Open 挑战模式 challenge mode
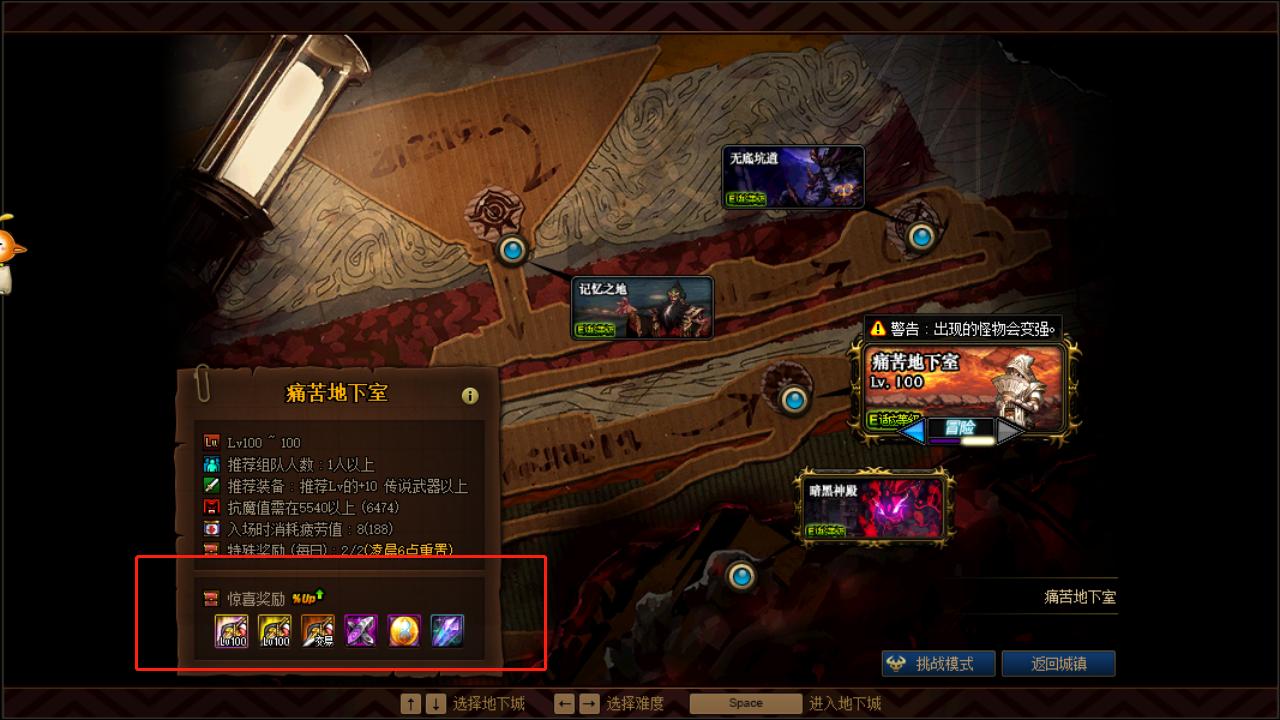1280x720 pixels. 937,663
